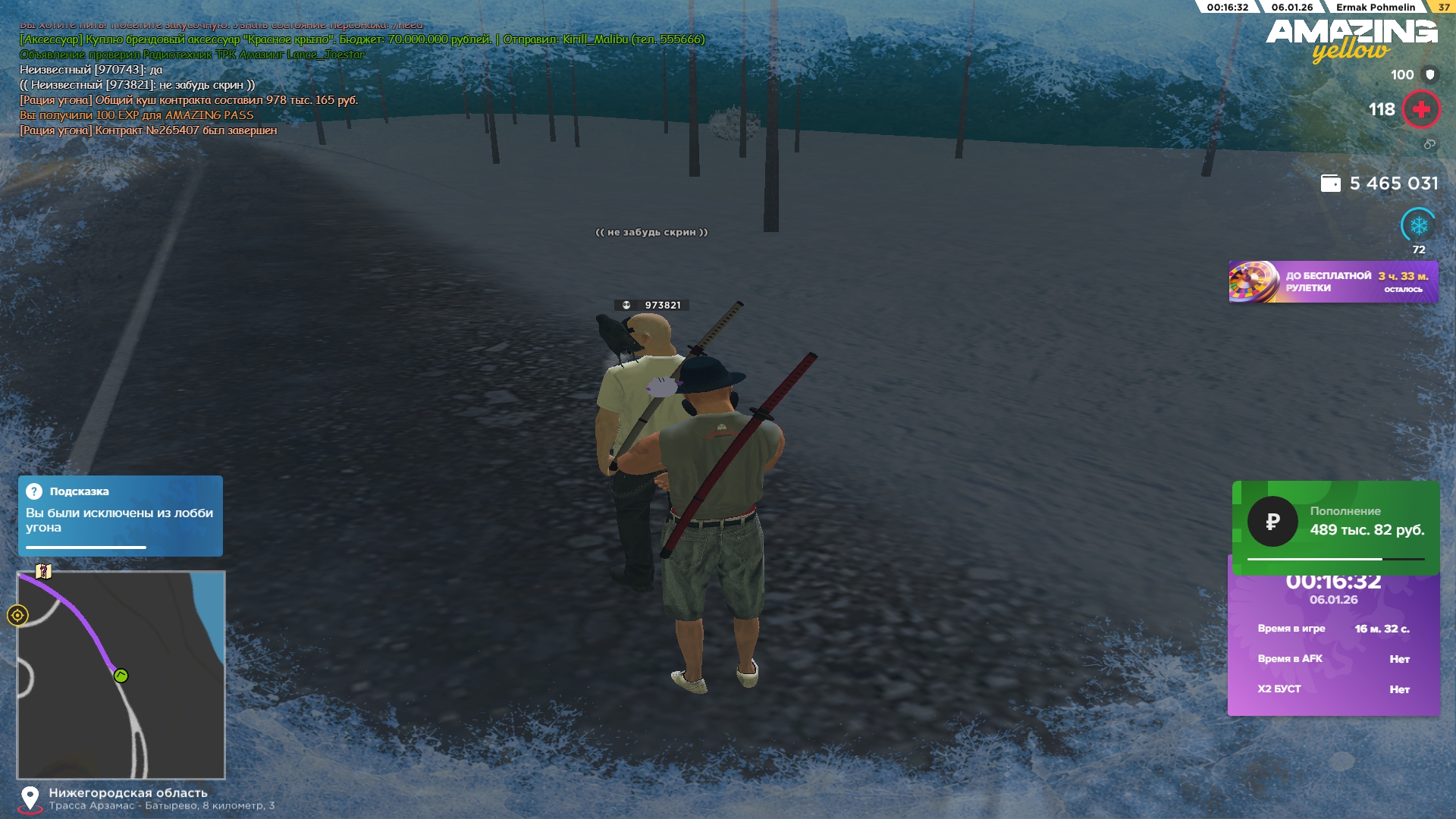Select the map marker atop the minimap
1456x819 pixels.
[x=43, y=571]
